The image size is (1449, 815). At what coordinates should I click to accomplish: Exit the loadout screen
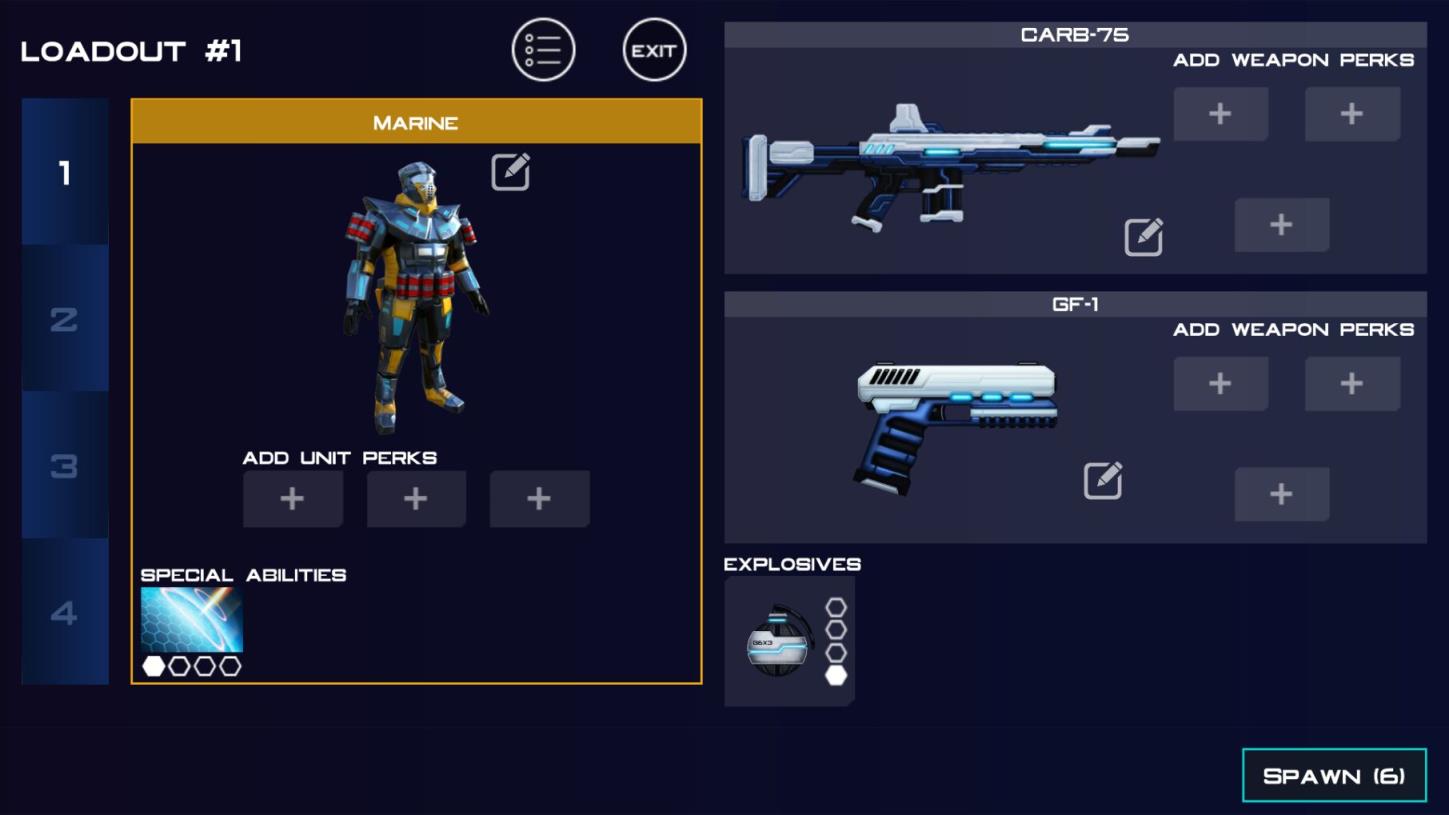tap(654, 50)
